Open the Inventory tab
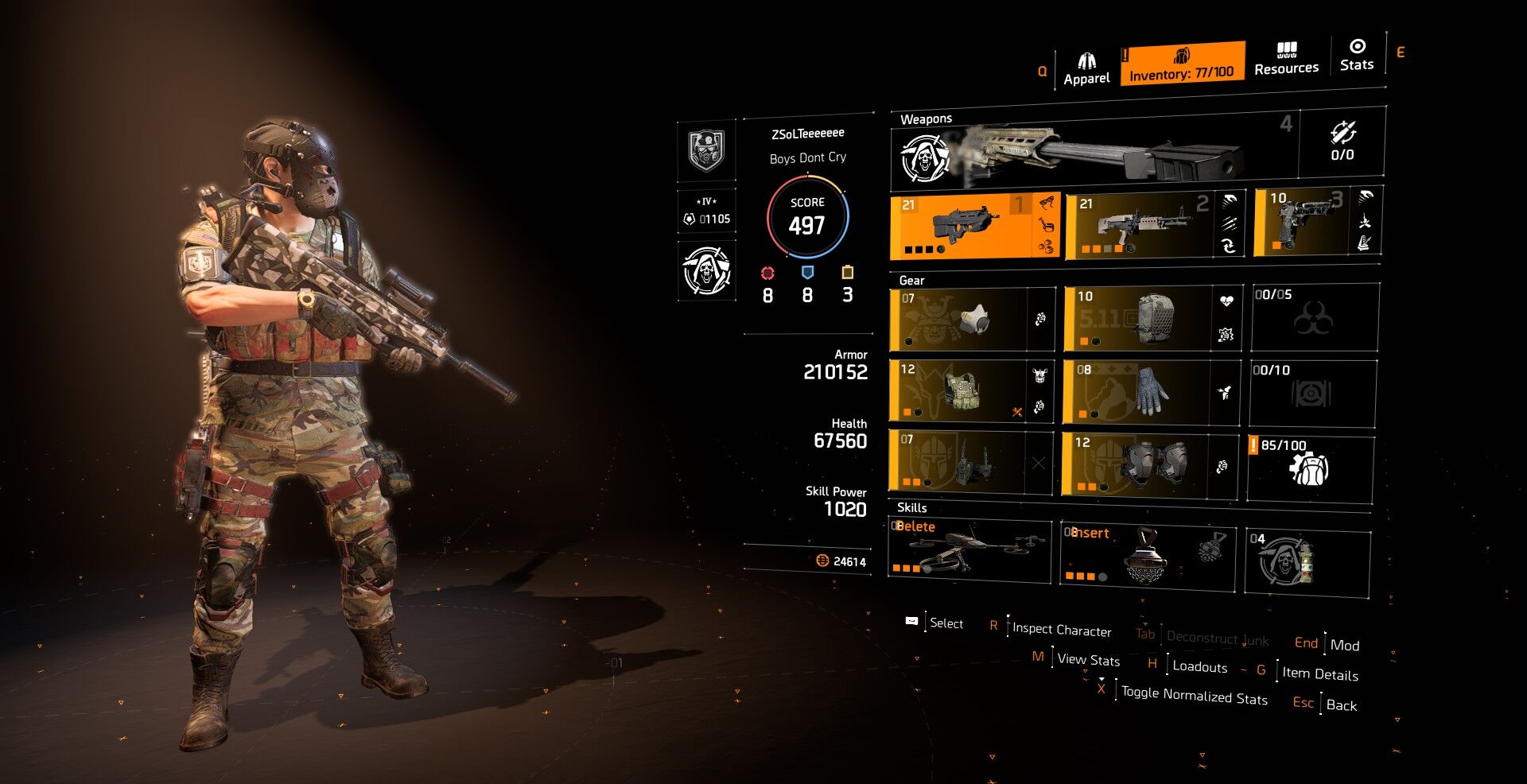The width and height of the screenshot is (1527, 784). pyautogui.click(x=1182, y=64)
